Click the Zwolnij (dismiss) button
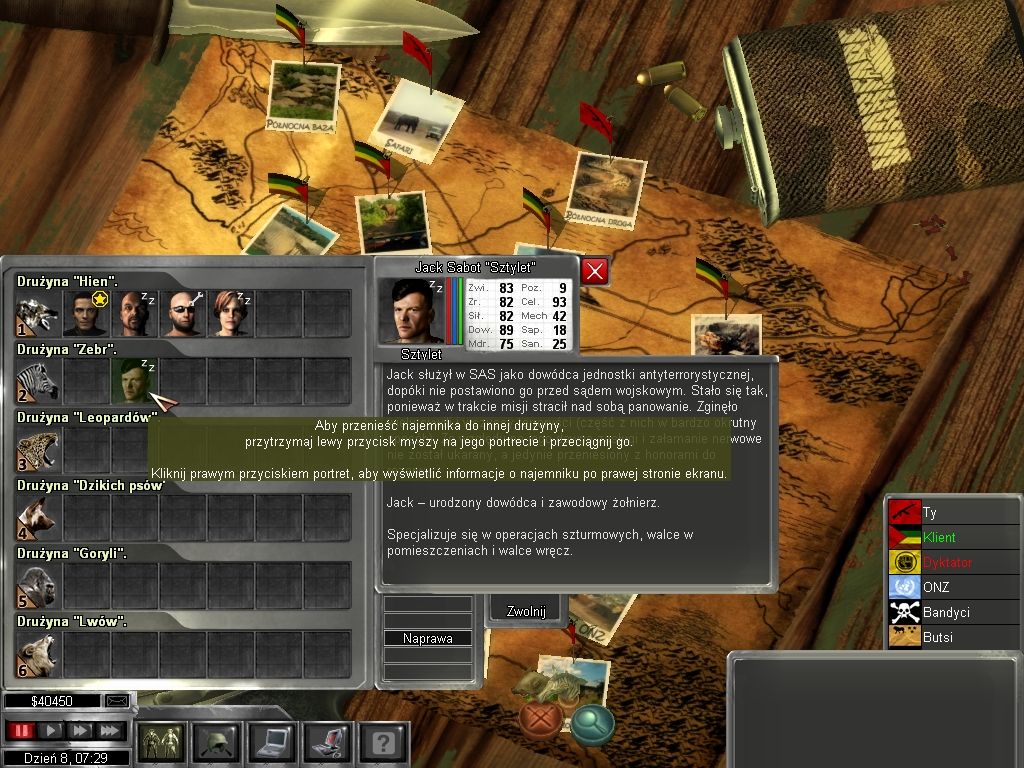Viewport: 1024px width, 768px height. pyautogui.click(x=526, y=612)
